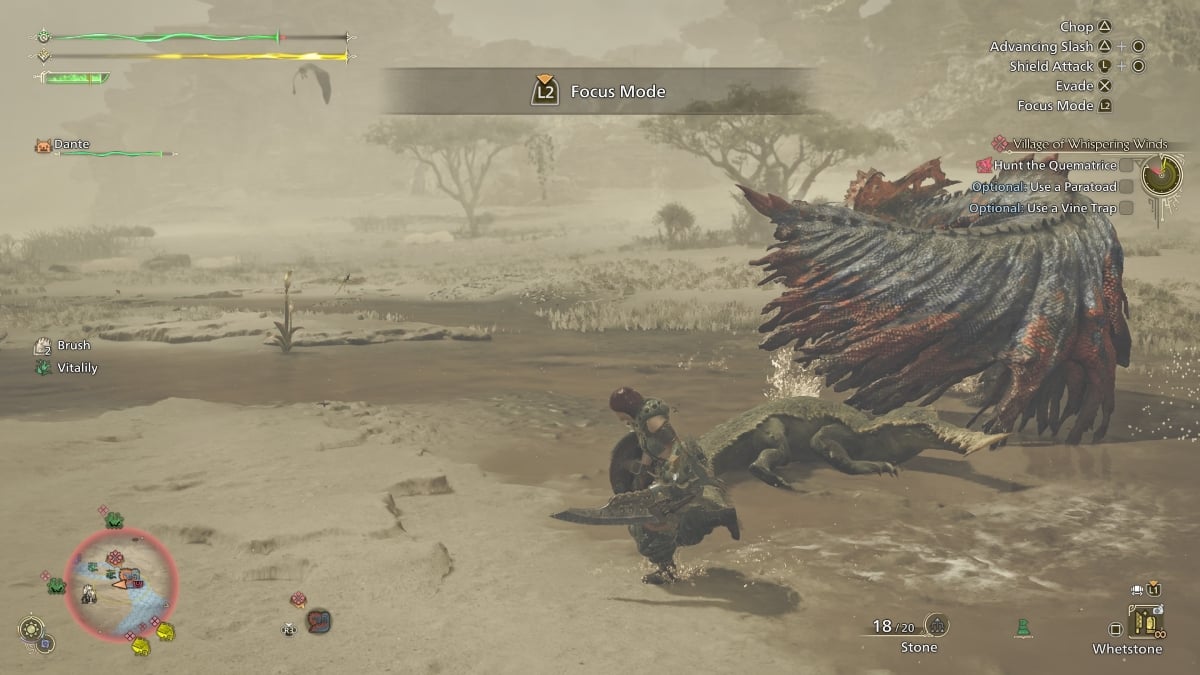
Task: Select the Whetstone item slot
Action: click(x=1146, y=626)
